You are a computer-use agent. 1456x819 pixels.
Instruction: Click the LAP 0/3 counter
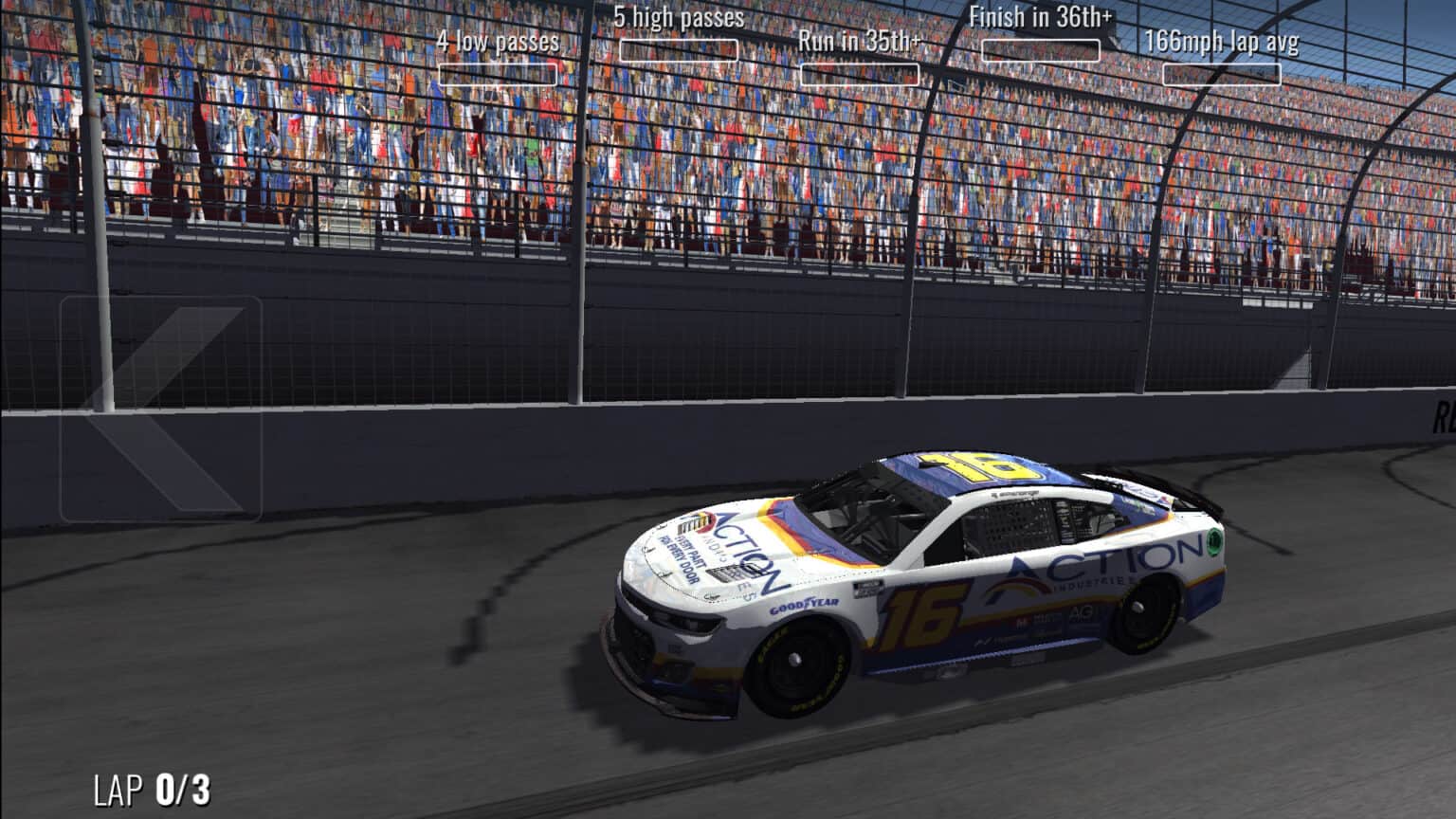[x=152, y=788]
